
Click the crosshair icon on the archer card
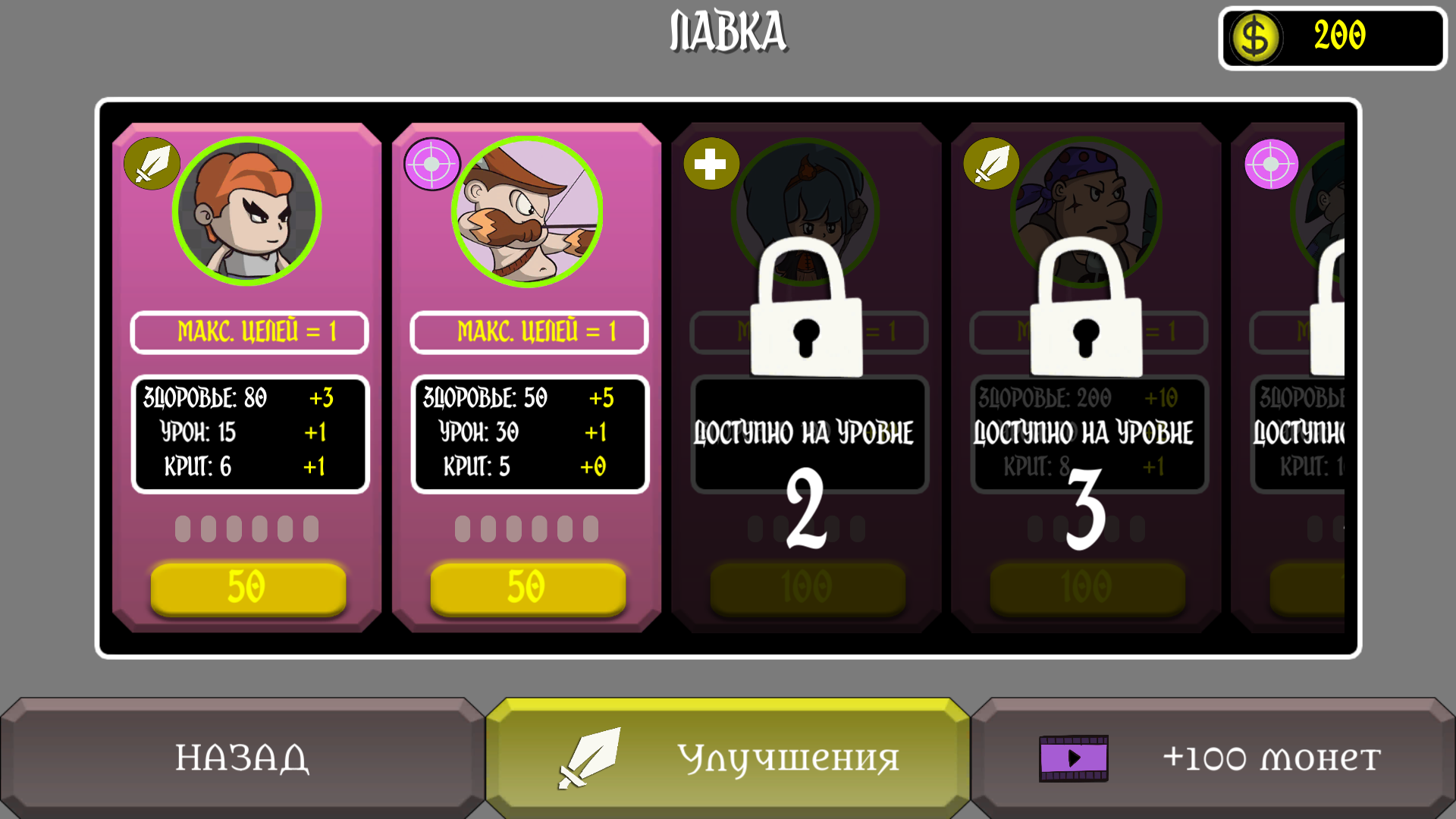point(432,163)
